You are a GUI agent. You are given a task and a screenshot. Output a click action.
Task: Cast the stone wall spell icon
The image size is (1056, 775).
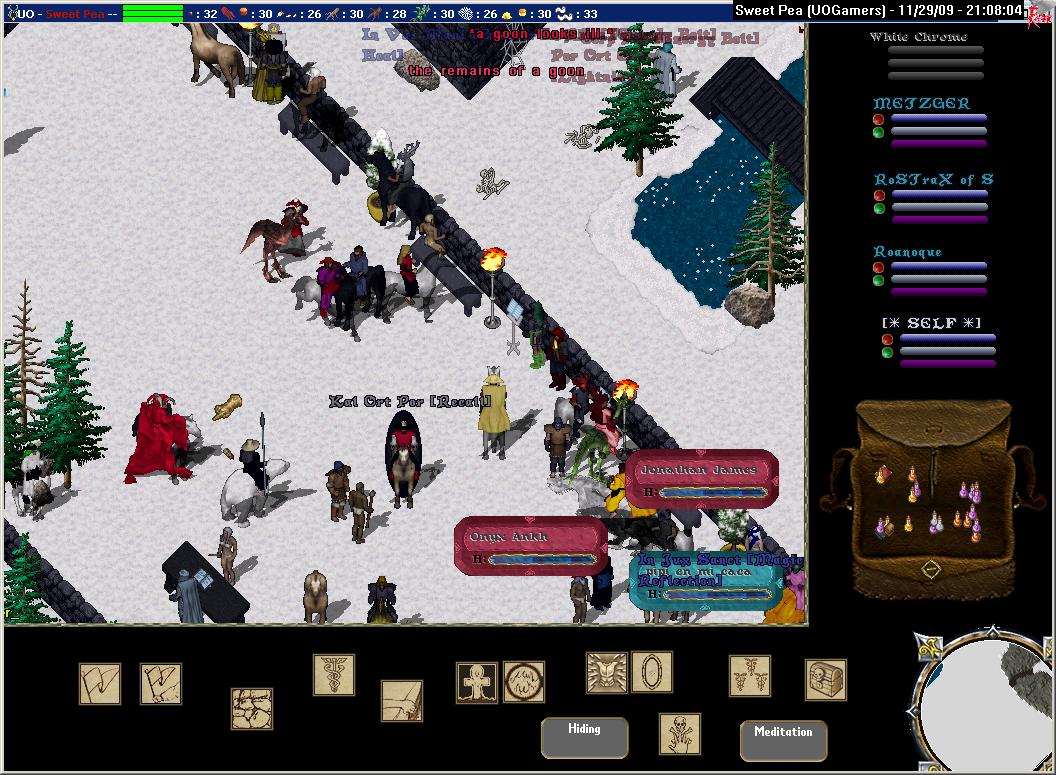point(252,708)
